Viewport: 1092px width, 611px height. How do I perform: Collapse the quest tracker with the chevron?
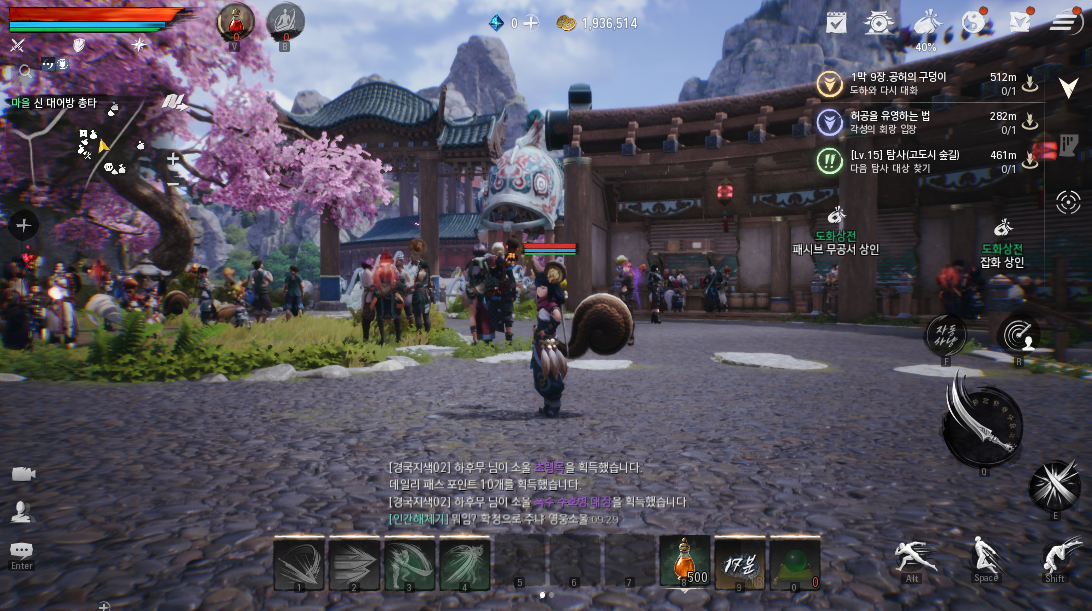pyautogui.click(x=1068, y=88)
